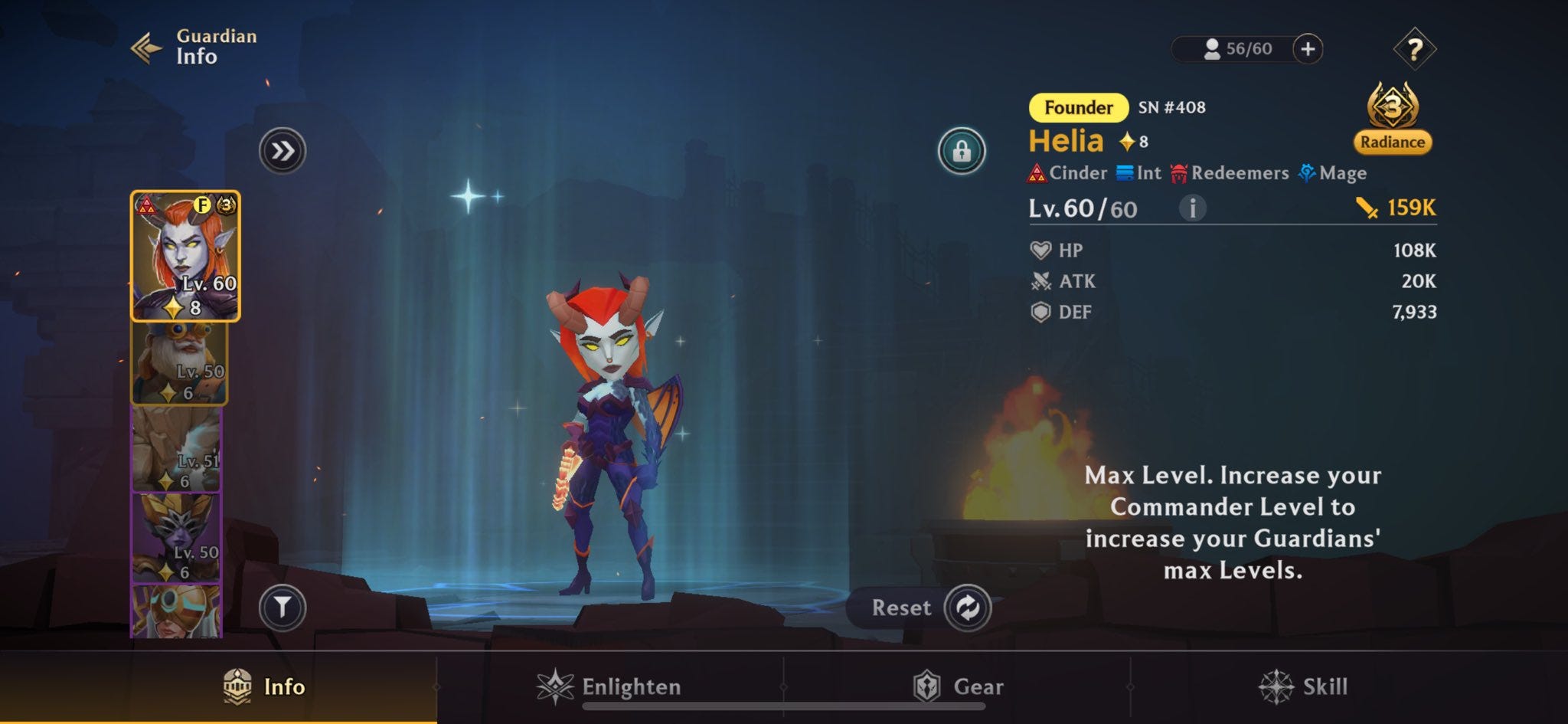Select the helmeted guardian at list bottom

point(177,611)
